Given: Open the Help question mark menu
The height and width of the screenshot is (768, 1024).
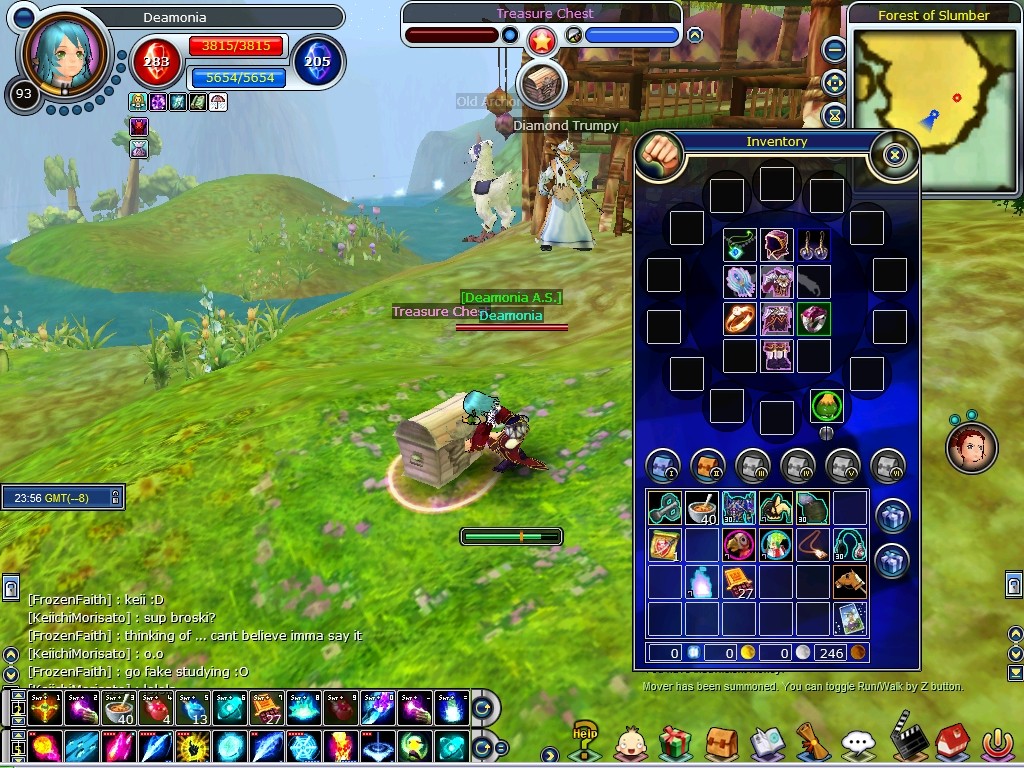Looking at the screenshot, I should pyautogui.click(x=584, y=741).
